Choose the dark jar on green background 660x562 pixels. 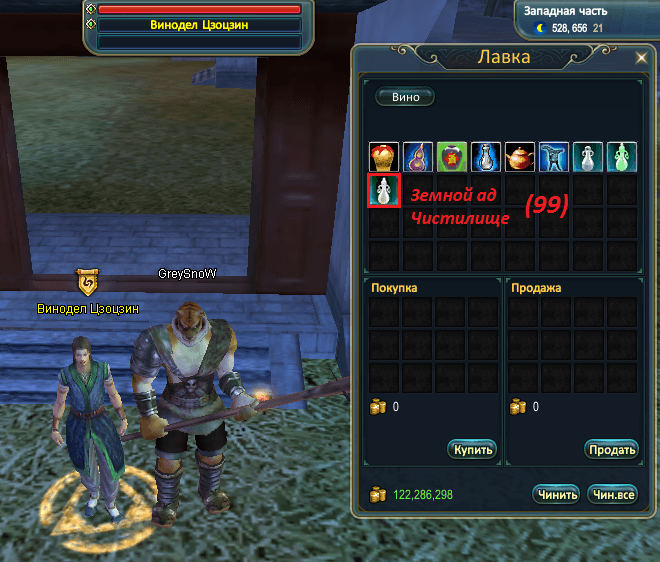point(453,157)
